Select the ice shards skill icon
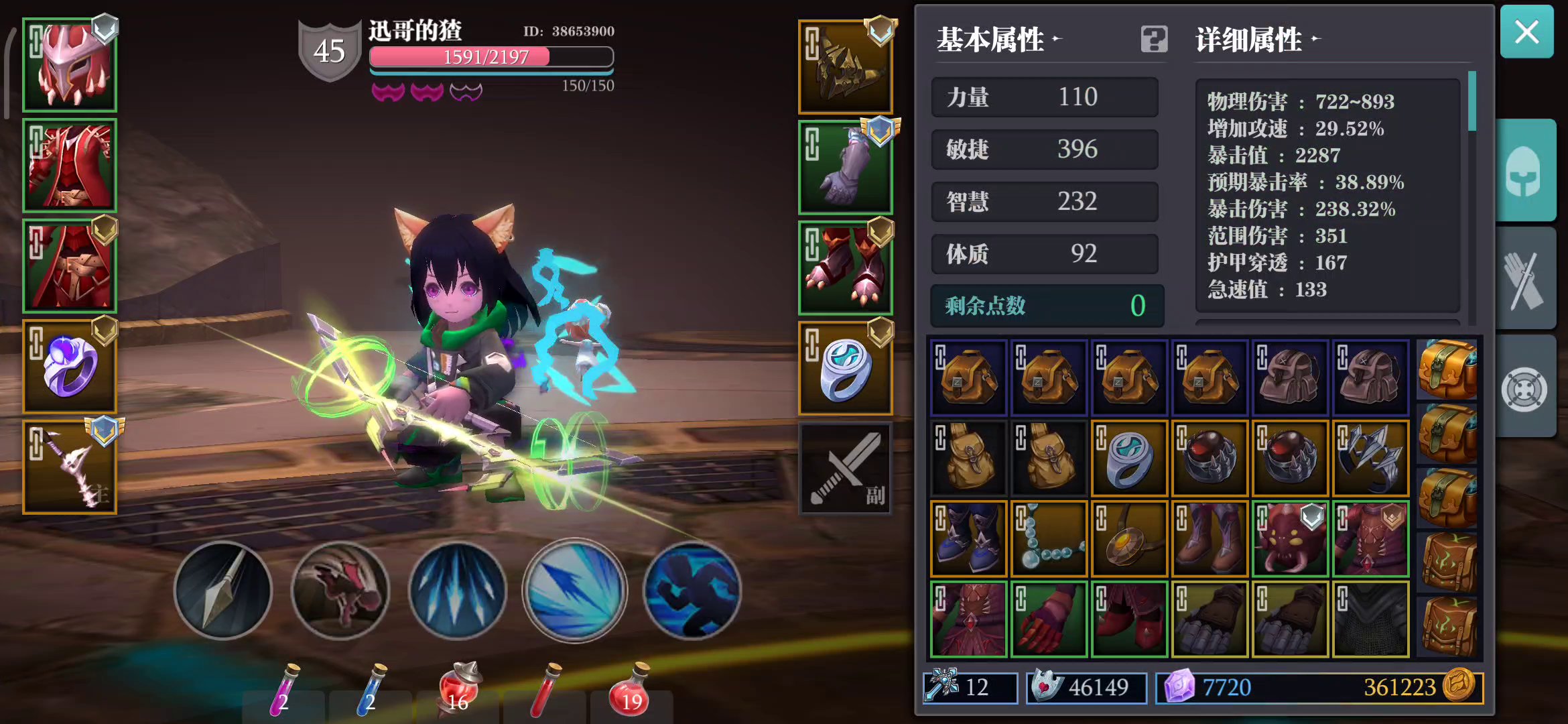Image resolution: width=1568 pixels, height=724 pixels. (456, 591)
